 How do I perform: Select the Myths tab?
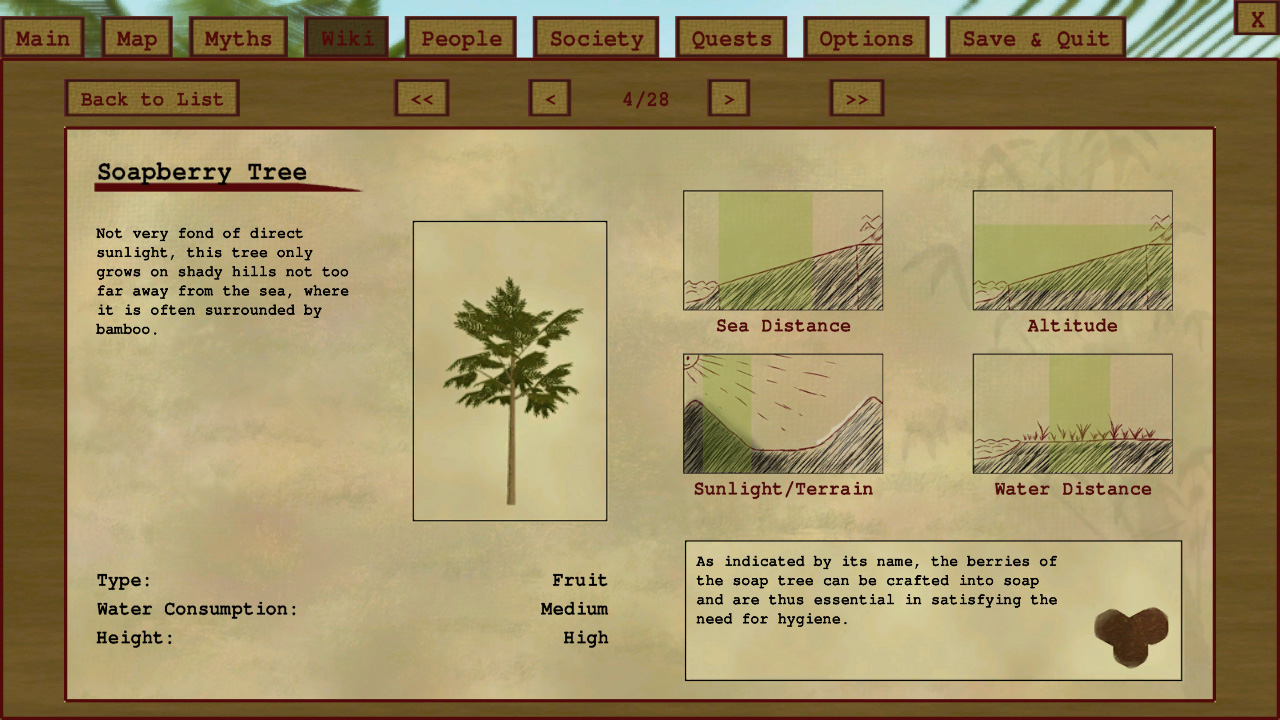point(238,39)
